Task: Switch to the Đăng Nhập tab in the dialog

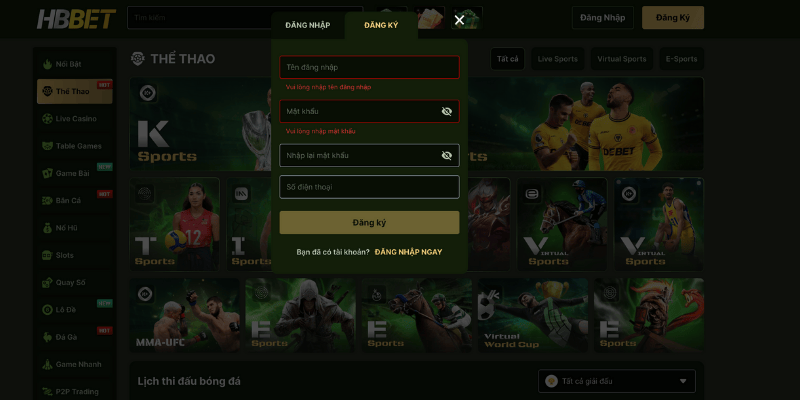Action: 307,25
